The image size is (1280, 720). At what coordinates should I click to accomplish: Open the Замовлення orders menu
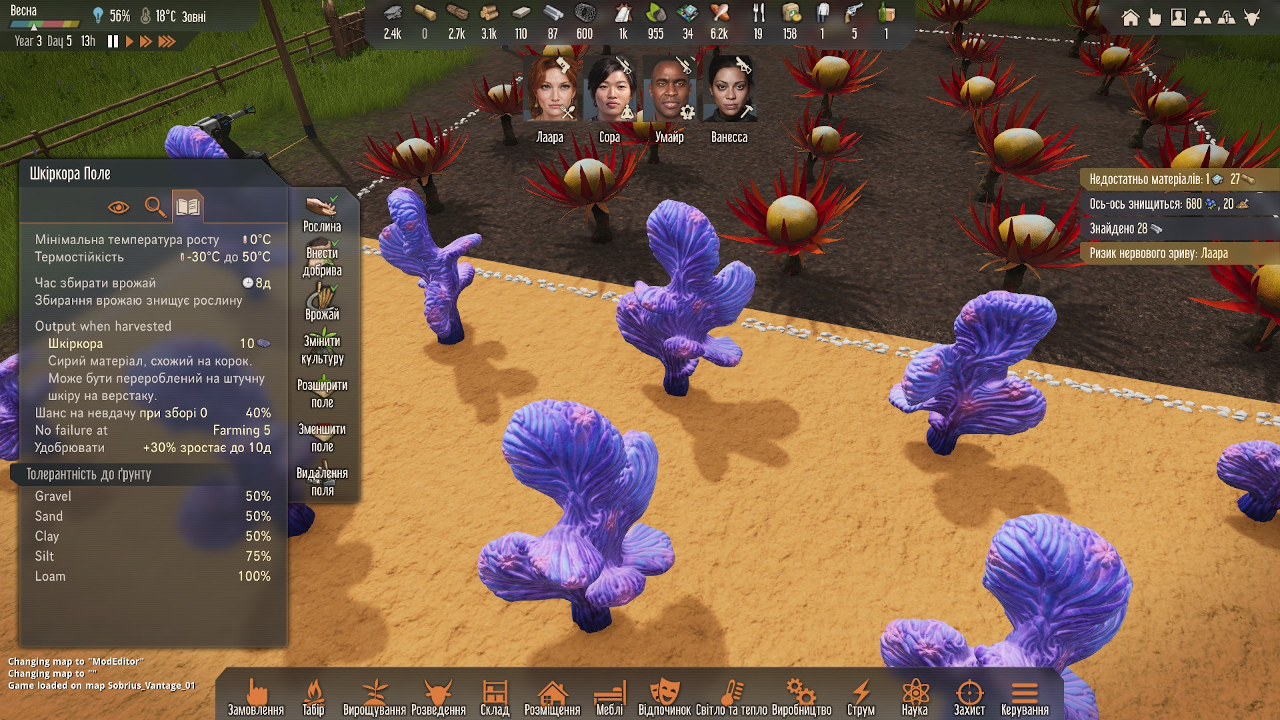(256, 697)
